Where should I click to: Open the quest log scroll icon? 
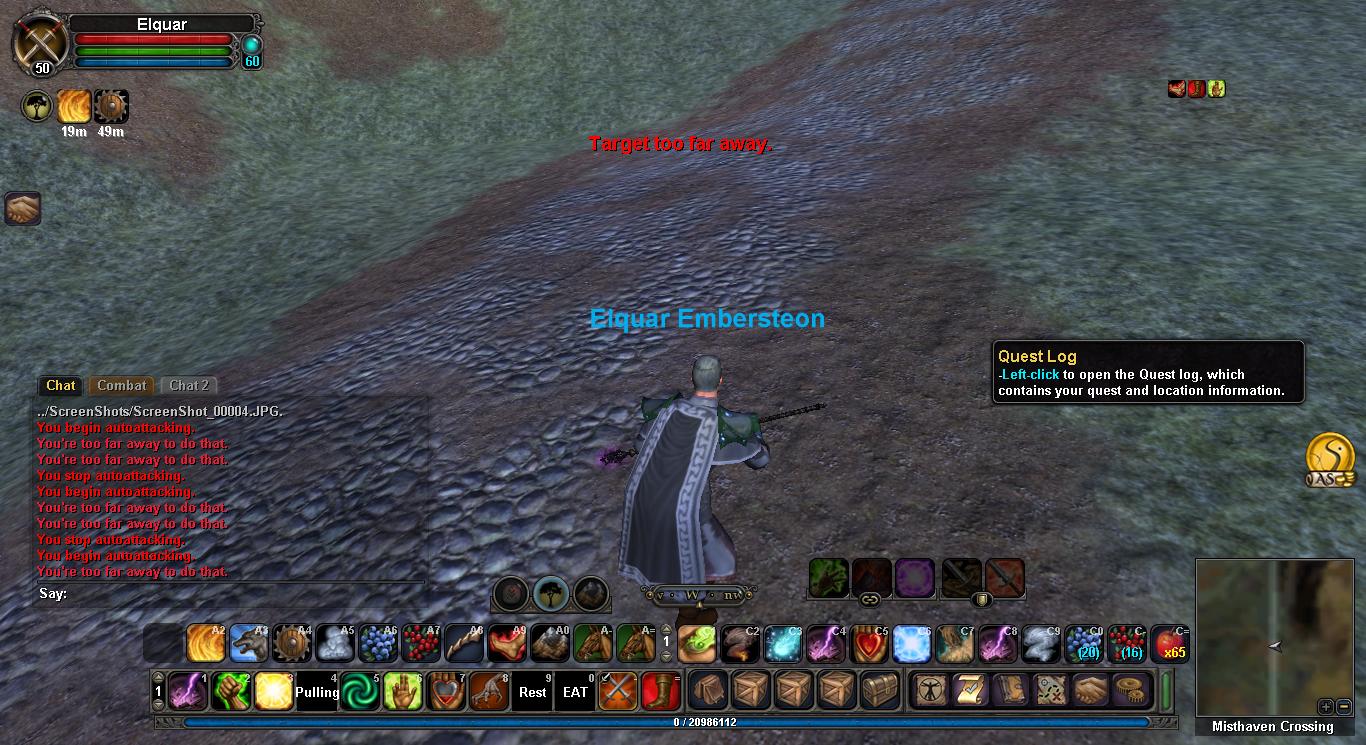pos(969,691)
